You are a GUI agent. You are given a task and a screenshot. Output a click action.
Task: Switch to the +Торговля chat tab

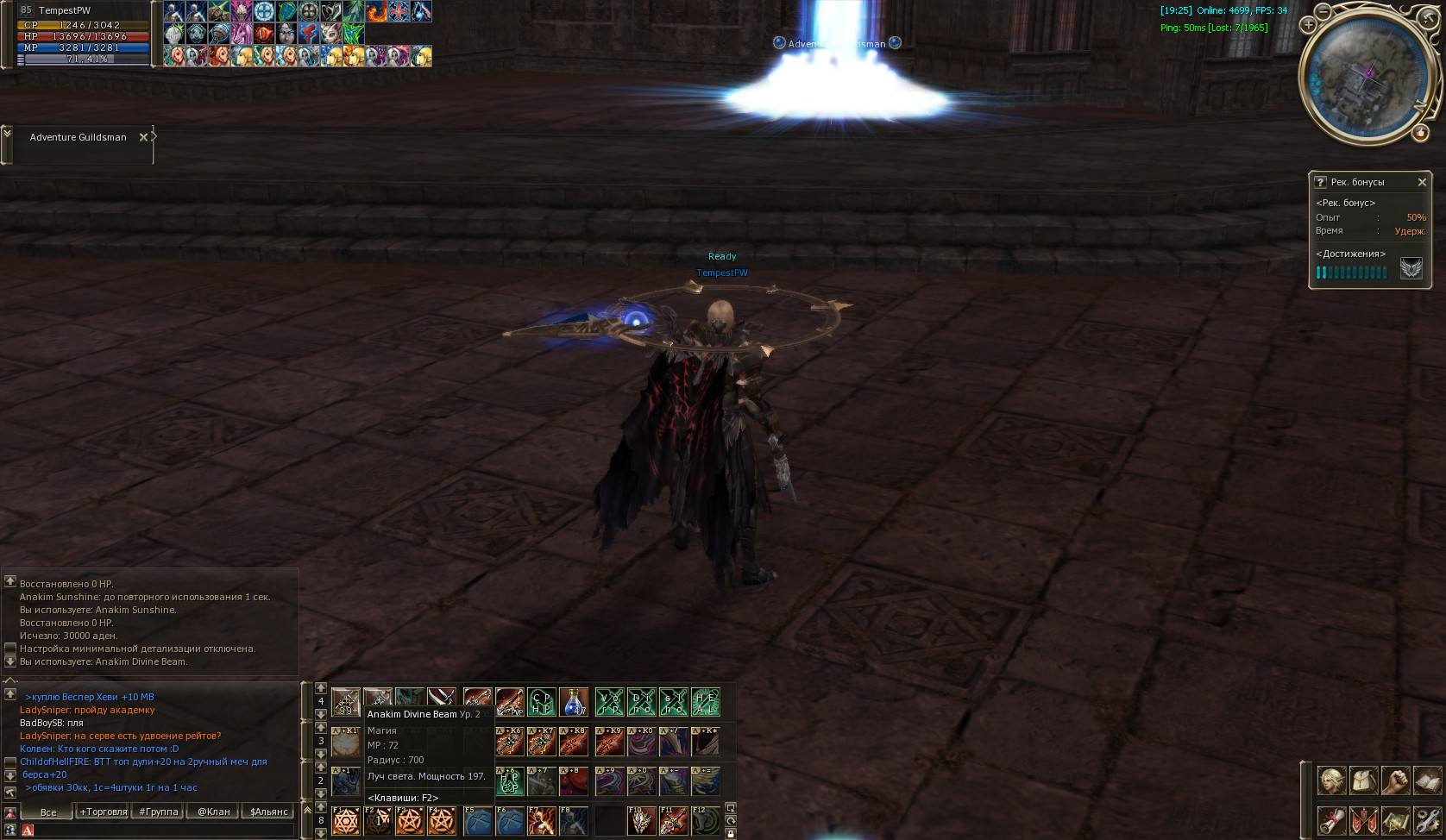tap(104, 812)
